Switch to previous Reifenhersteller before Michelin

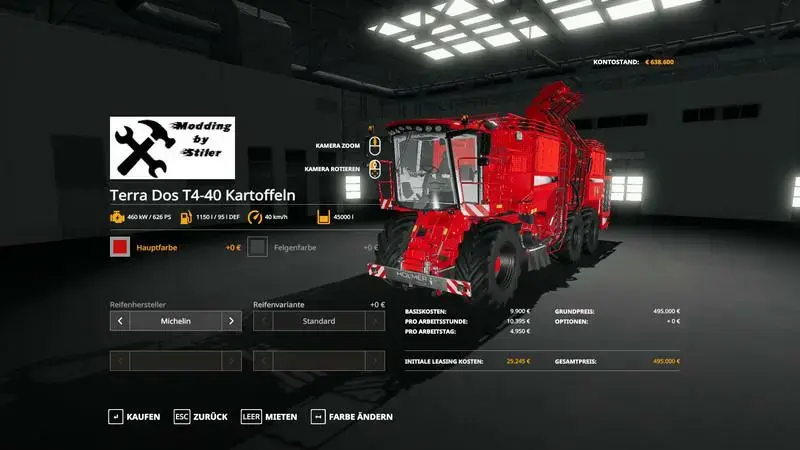point(120,321)
